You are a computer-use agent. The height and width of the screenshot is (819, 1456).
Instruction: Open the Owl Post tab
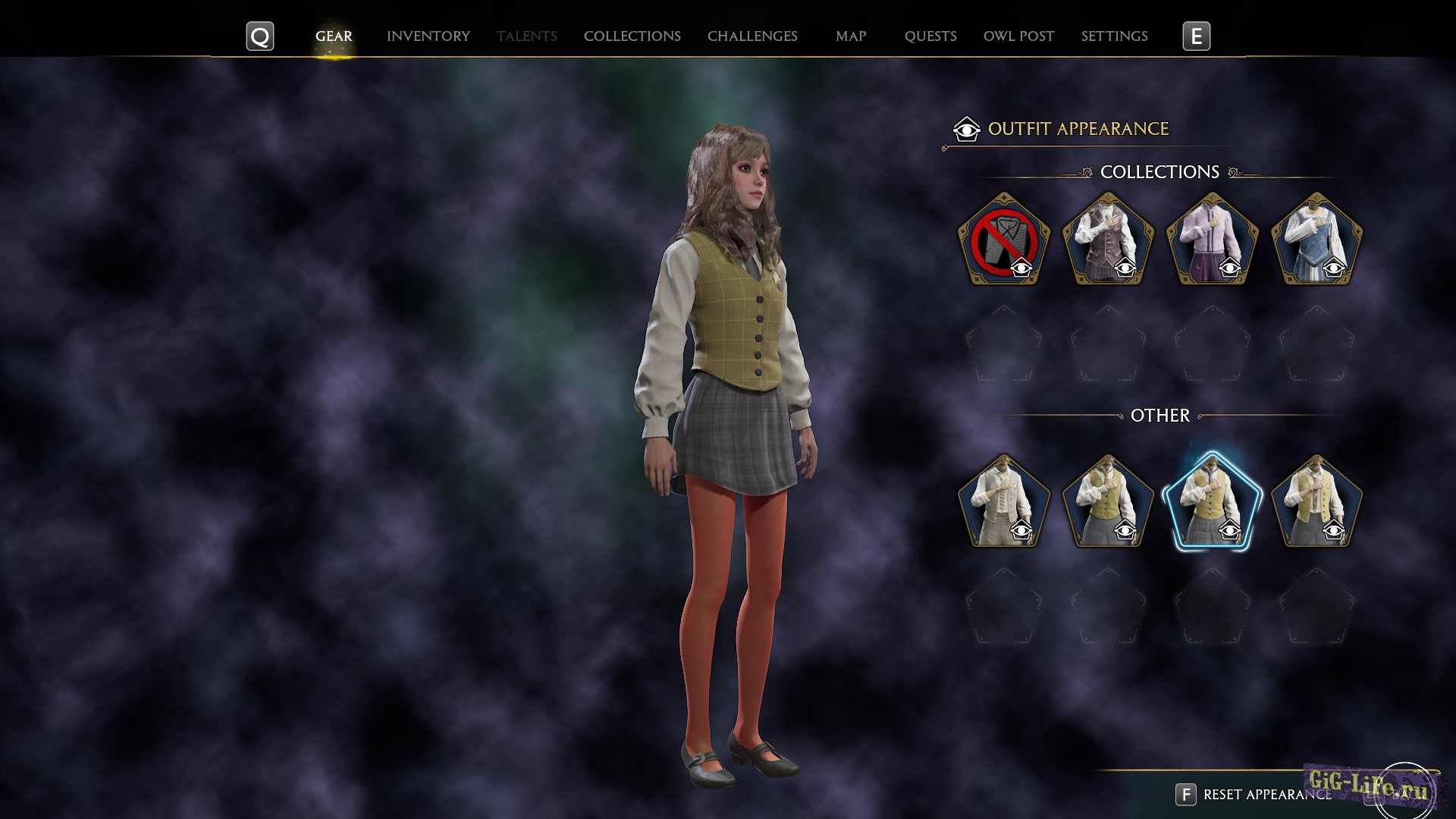click(x=1018, y=36)
